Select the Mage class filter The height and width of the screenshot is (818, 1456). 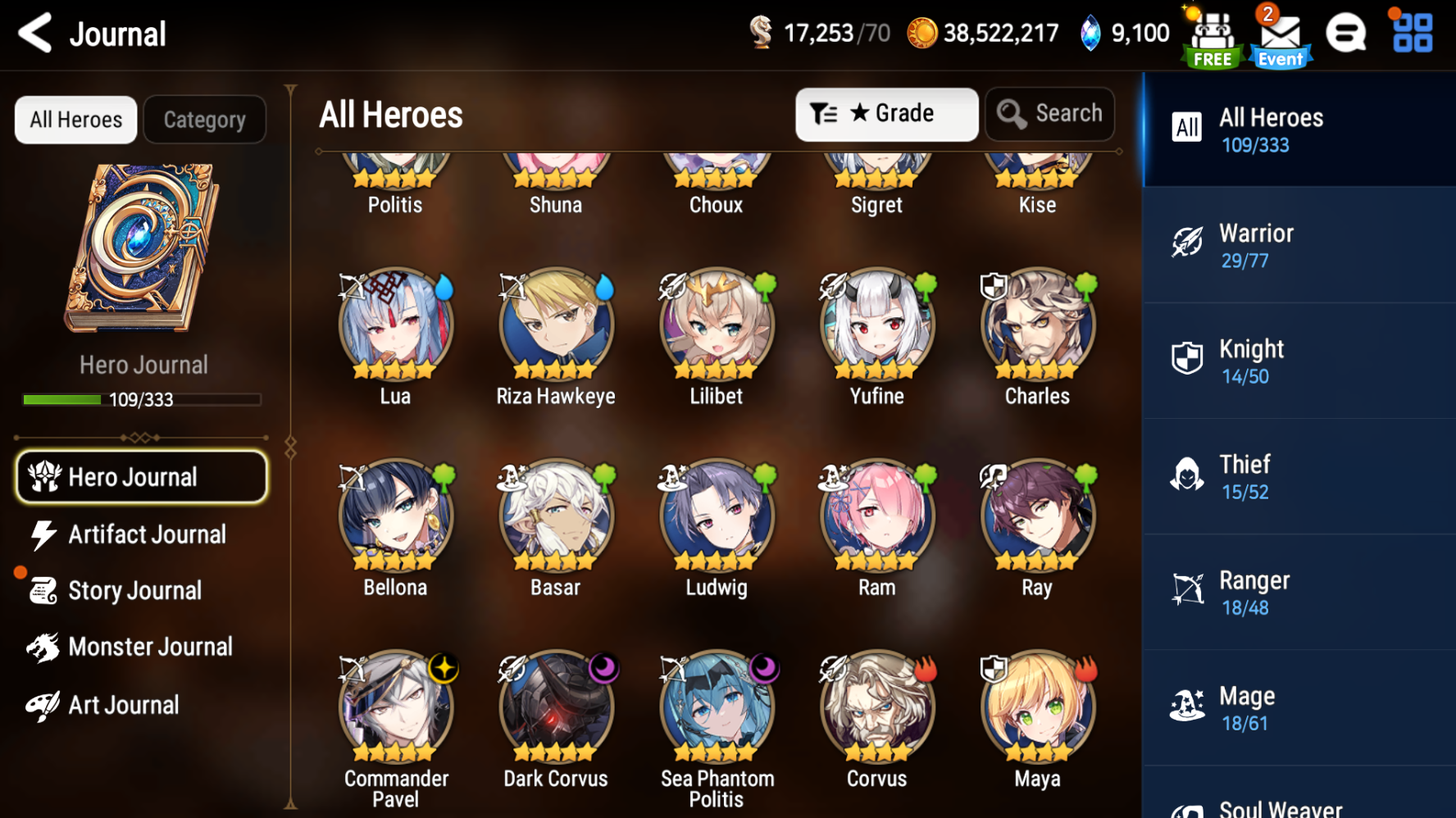pyautogui.click(x=1298, y=707)
